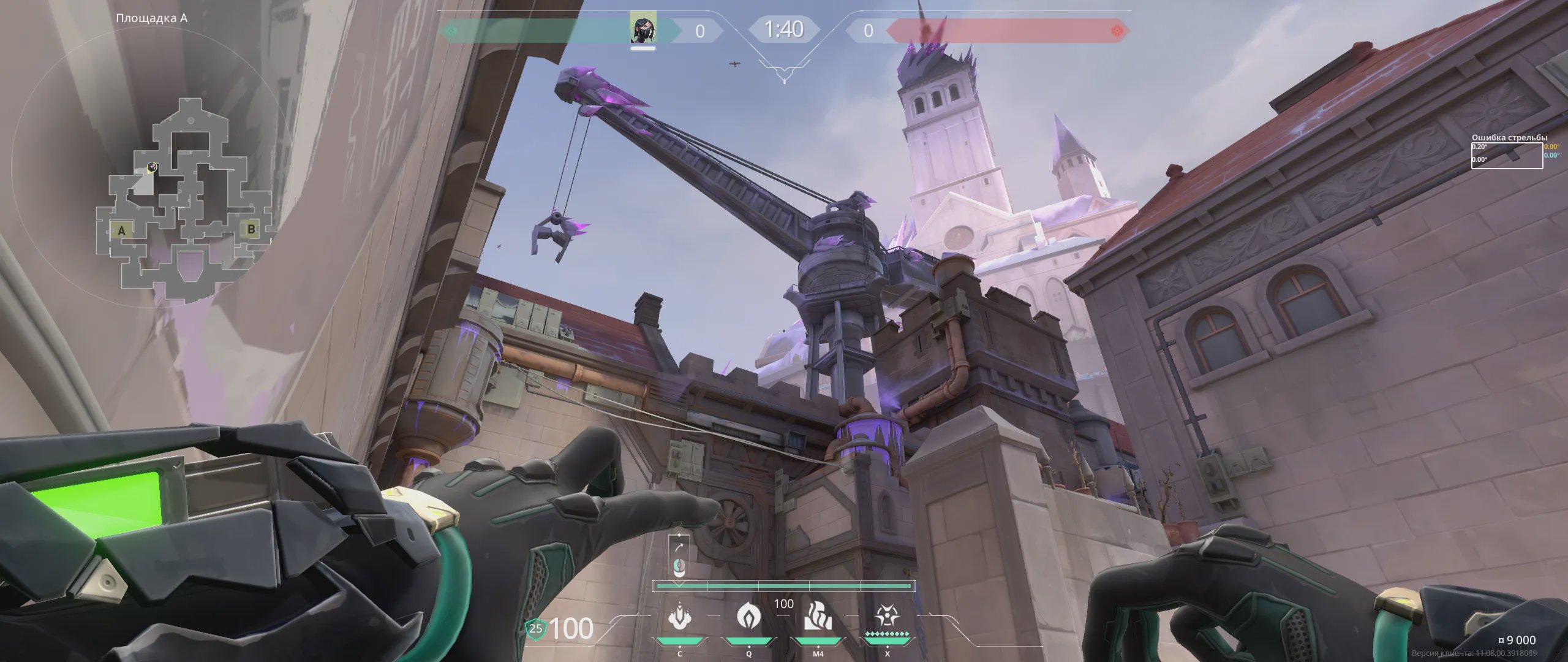1568x662 pixels.
Task: Activate the Poison Cloud ability icon
Action: (x=748, y=615)
